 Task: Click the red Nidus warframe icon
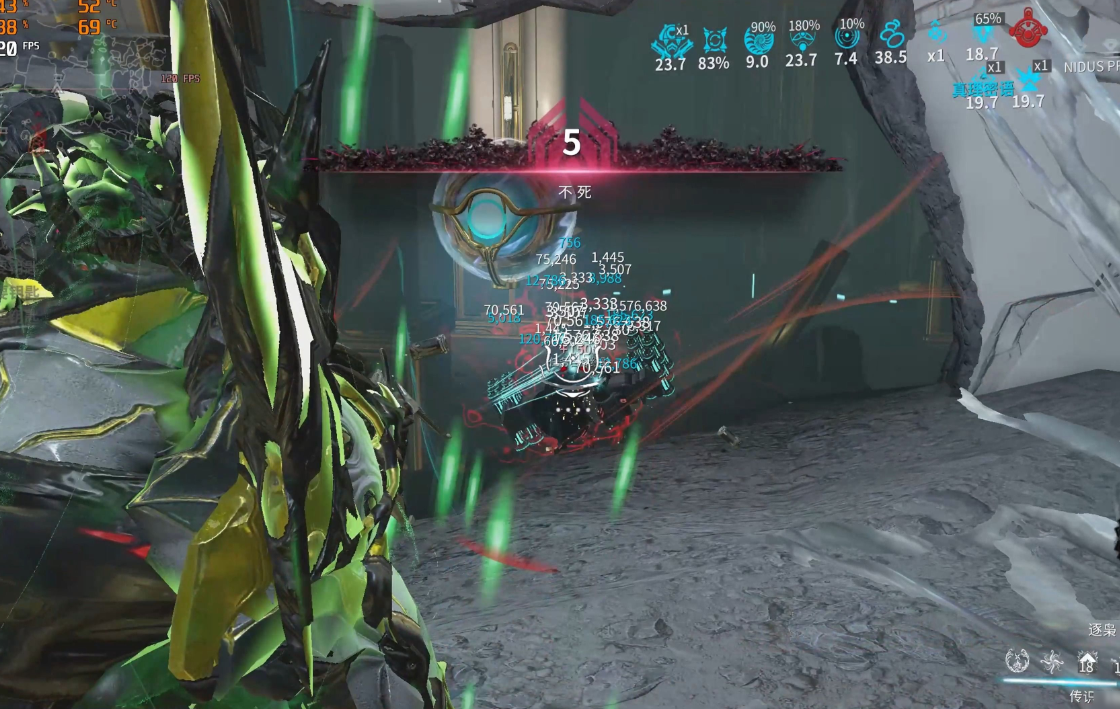1027,29
